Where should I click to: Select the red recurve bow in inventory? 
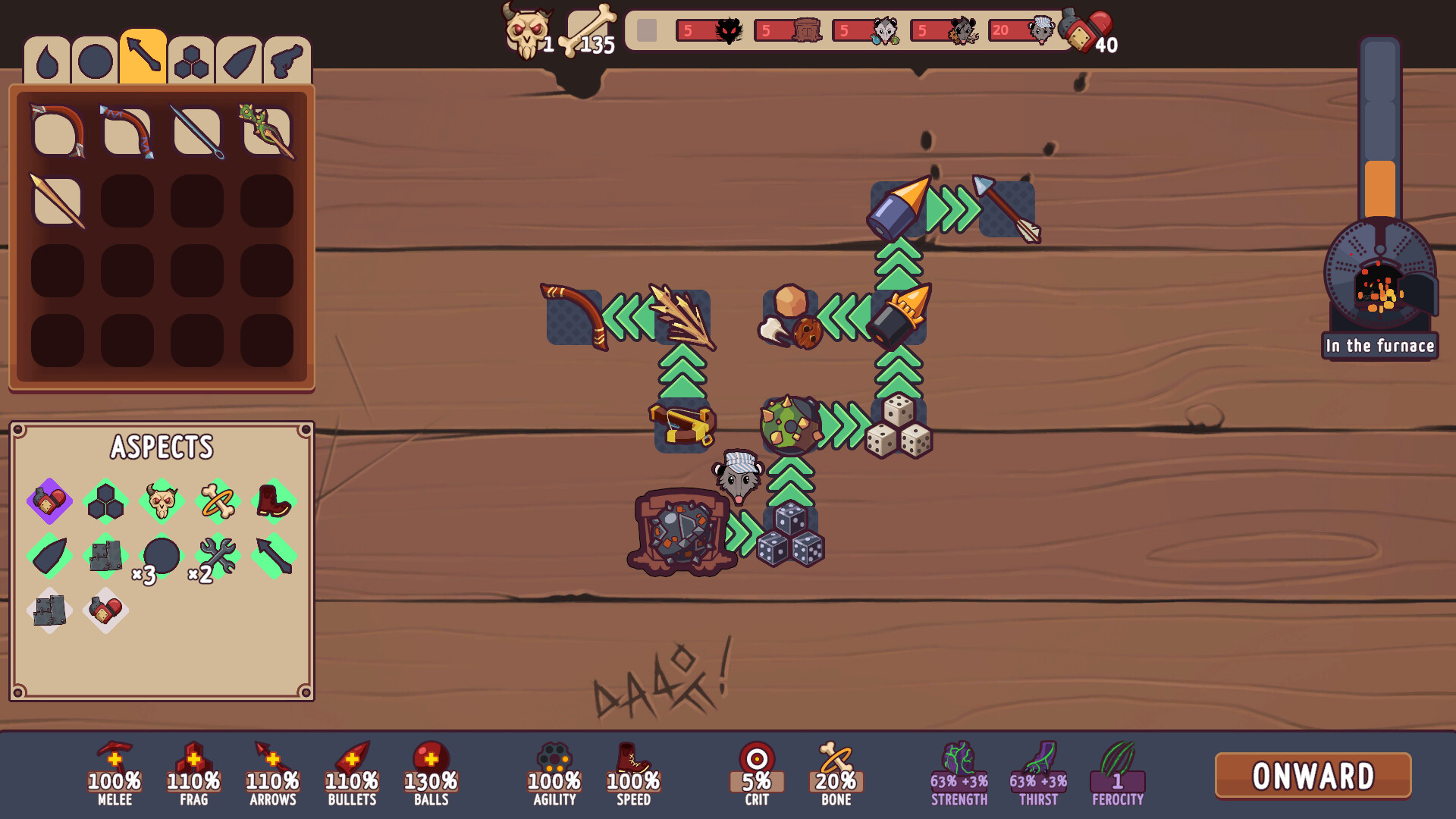127,130
